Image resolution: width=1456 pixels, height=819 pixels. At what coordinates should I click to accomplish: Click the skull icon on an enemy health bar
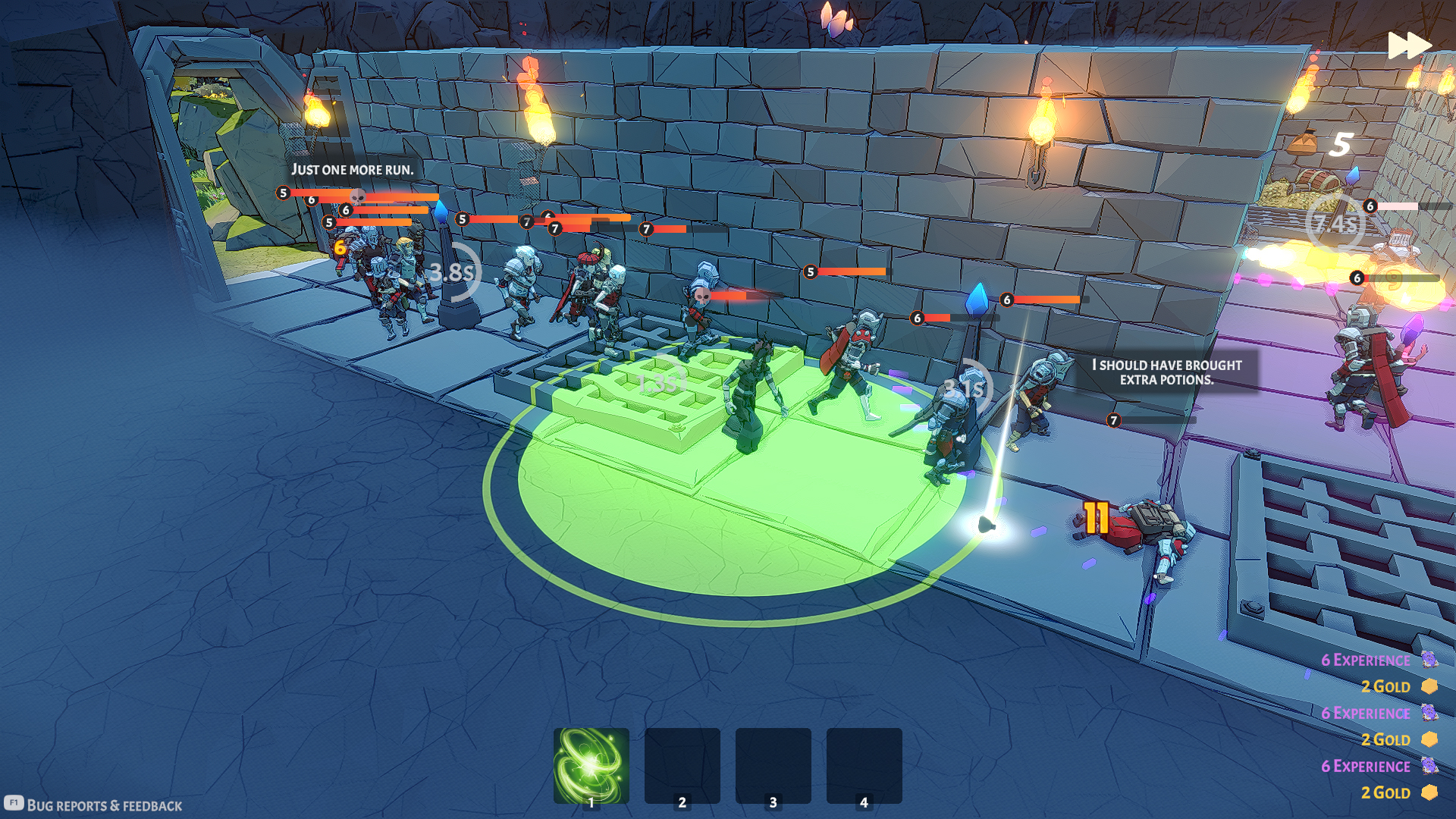[x=702, y=296]
